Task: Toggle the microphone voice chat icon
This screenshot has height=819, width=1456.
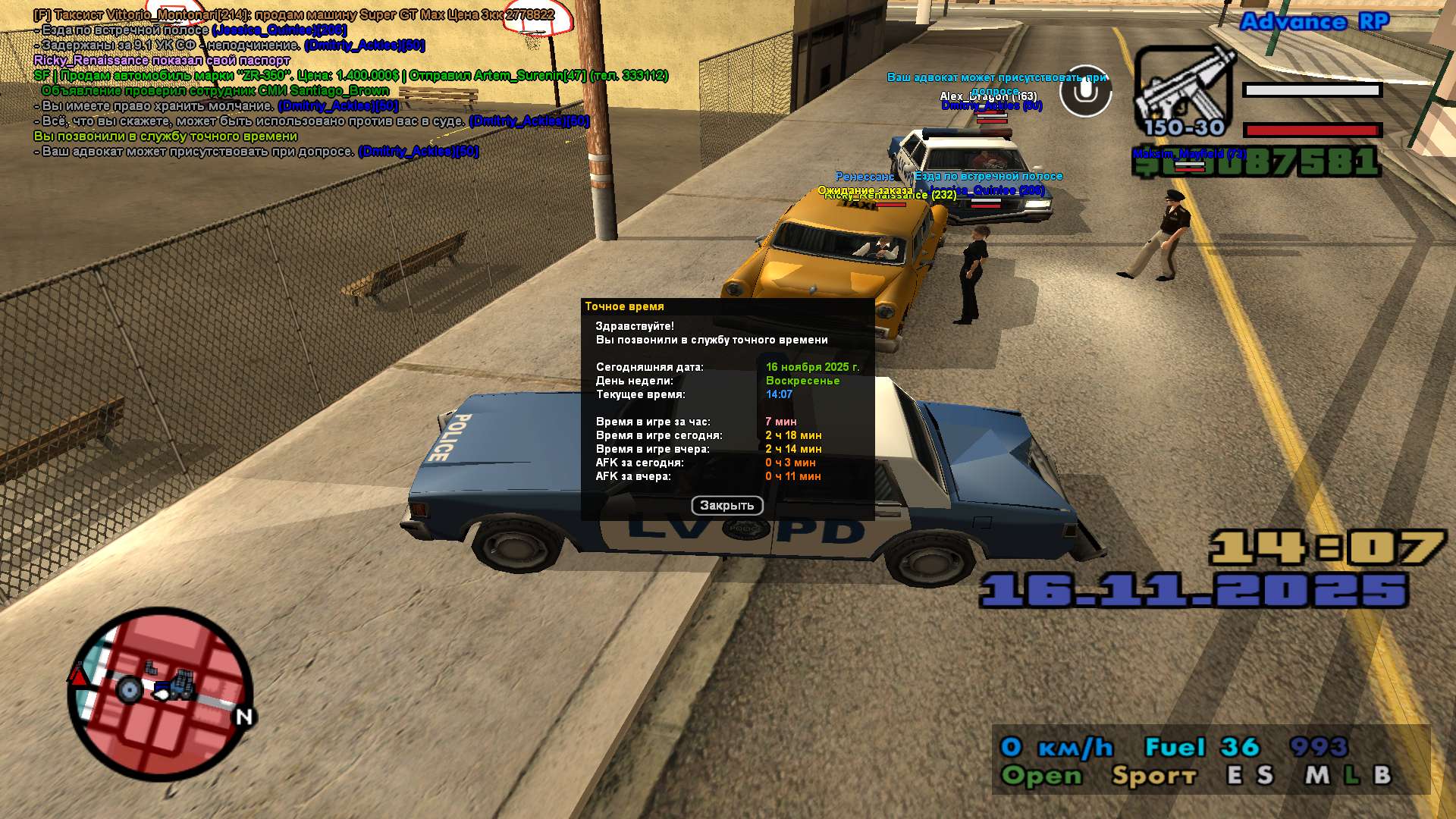Action: click(1085, 91)
